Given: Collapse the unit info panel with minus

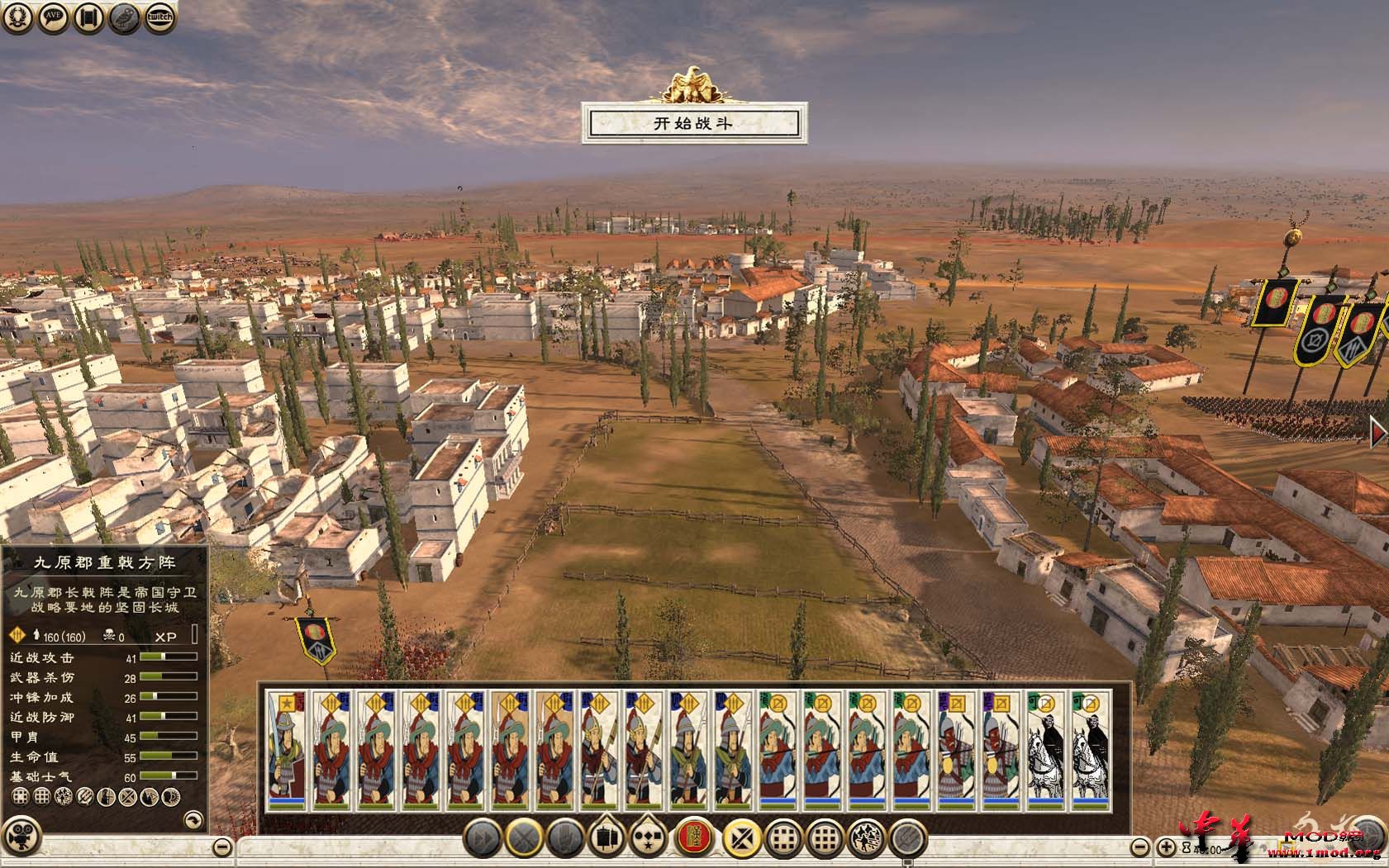Looking at the screenshot, I should [222, 847].
